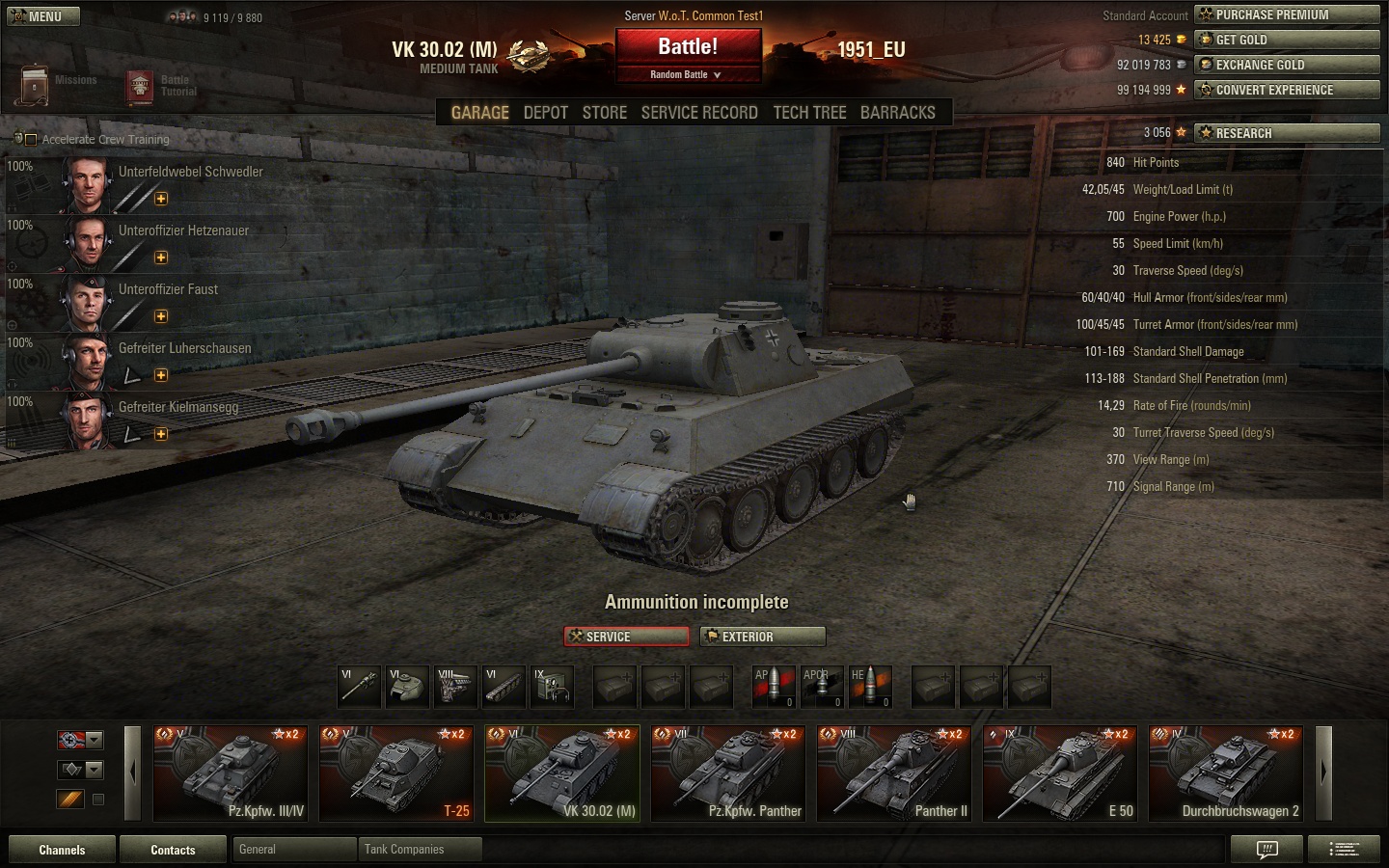Open the EXCHANGE GOLD option
Viewport: 1389px width, 868px height.
click(x=1287, y=65)
